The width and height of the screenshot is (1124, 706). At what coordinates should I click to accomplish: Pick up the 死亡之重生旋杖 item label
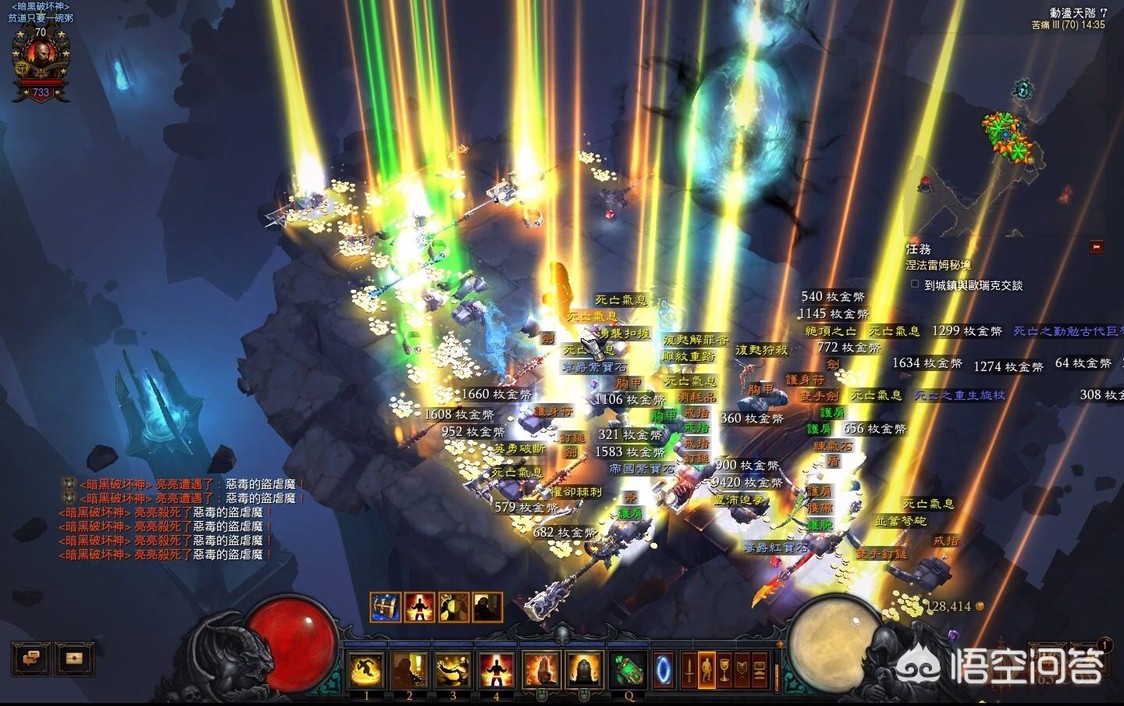tap(958, 396)
